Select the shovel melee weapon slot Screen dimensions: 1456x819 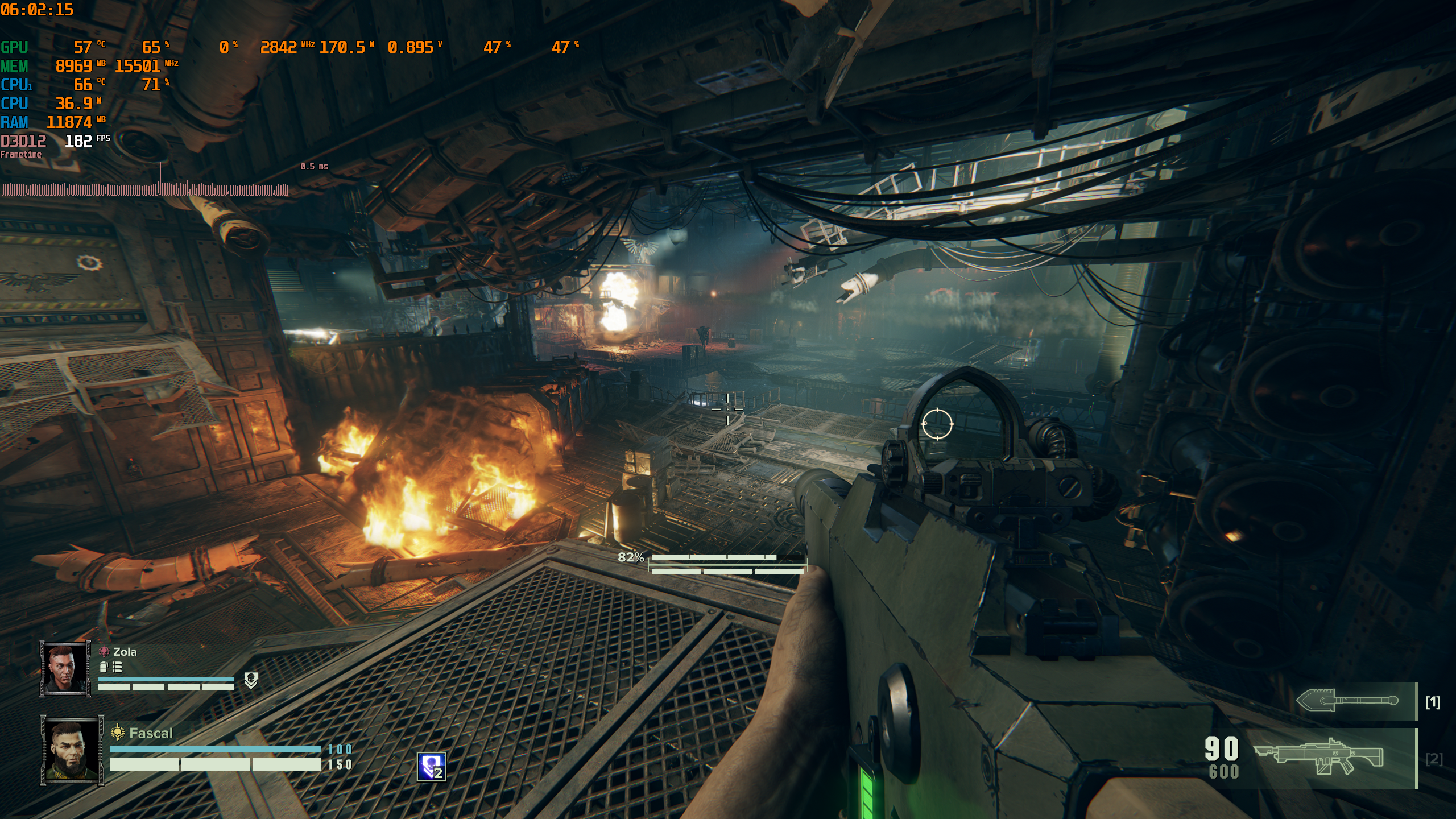coord(1347,701)
